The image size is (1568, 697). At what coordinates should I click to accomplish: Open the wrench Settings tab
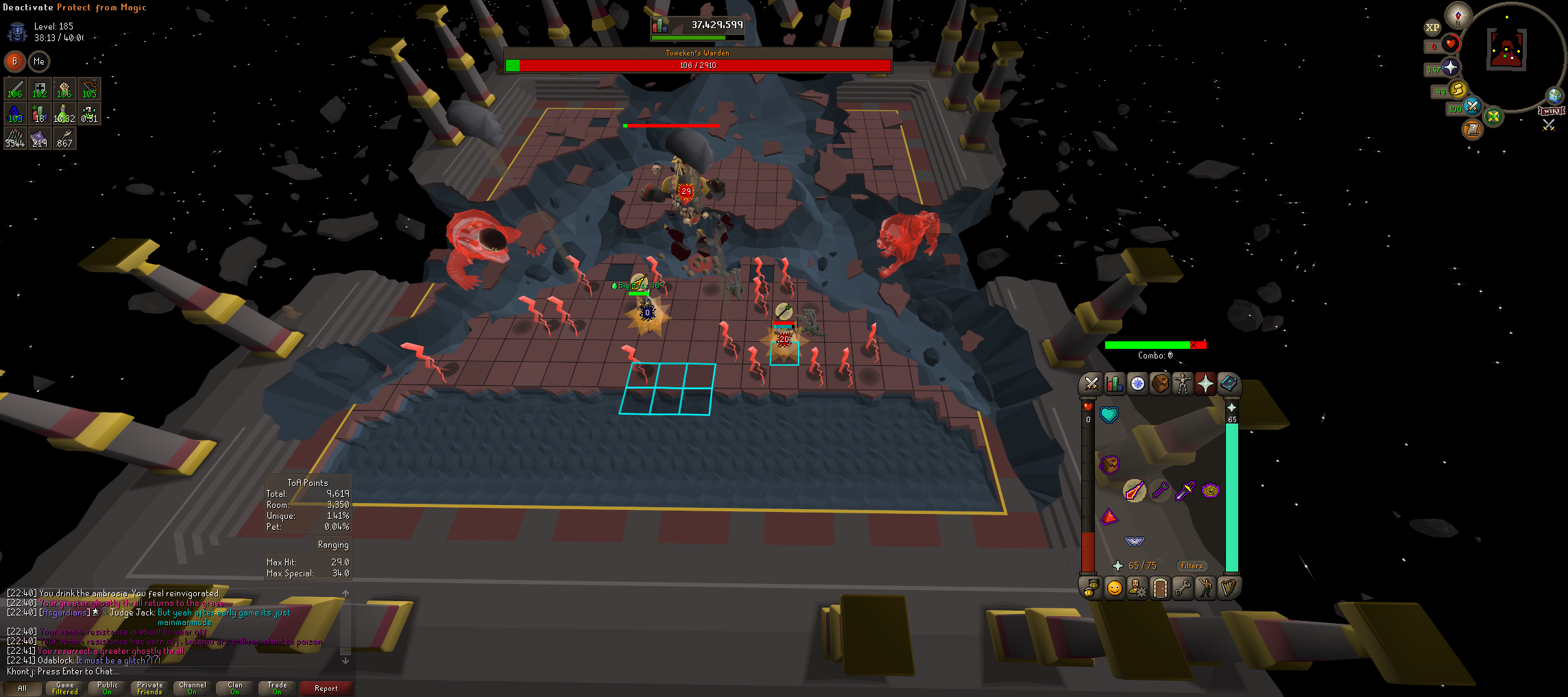[1183, 588]
